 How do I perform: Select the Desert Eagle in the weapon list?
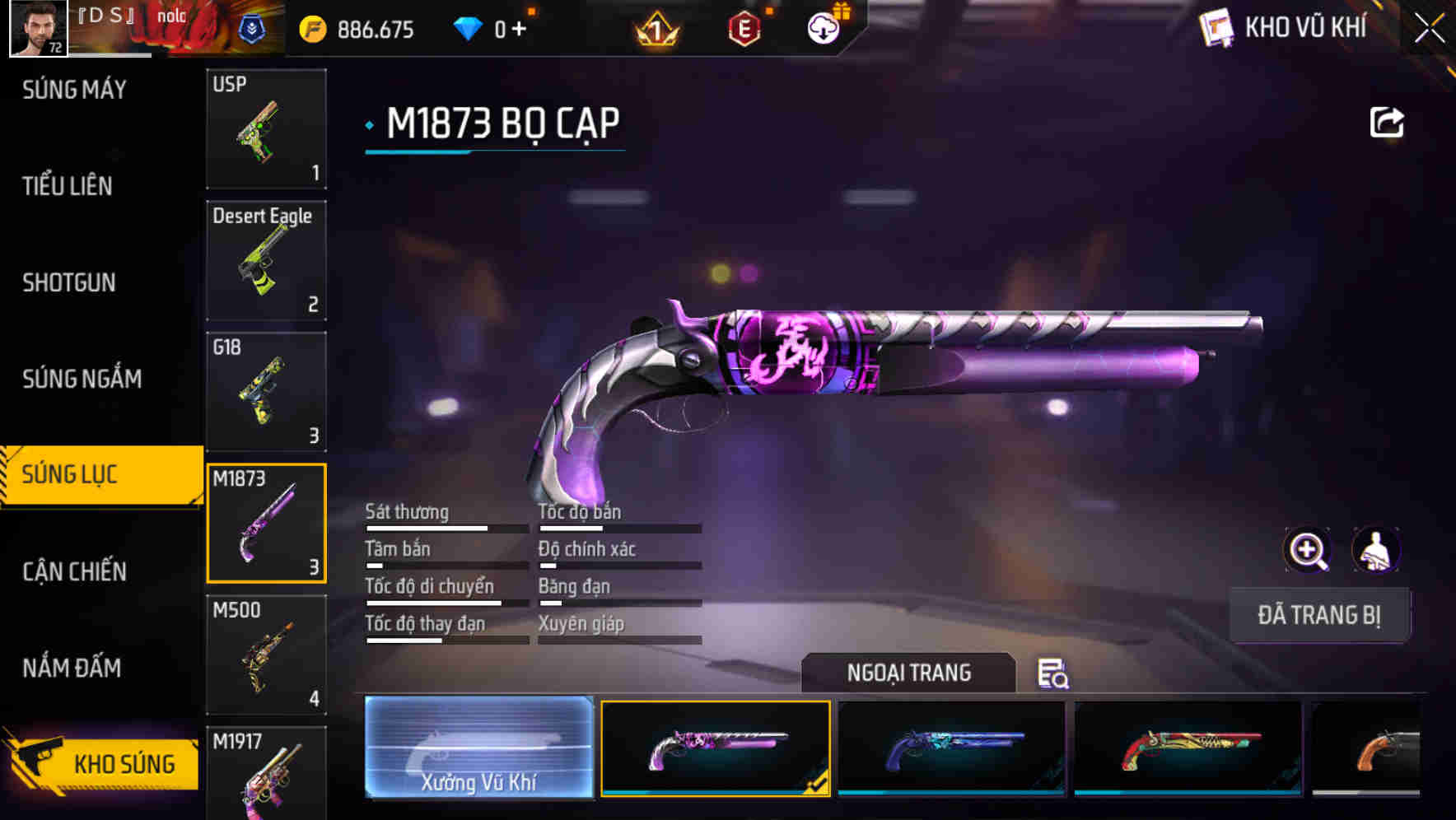266,259
